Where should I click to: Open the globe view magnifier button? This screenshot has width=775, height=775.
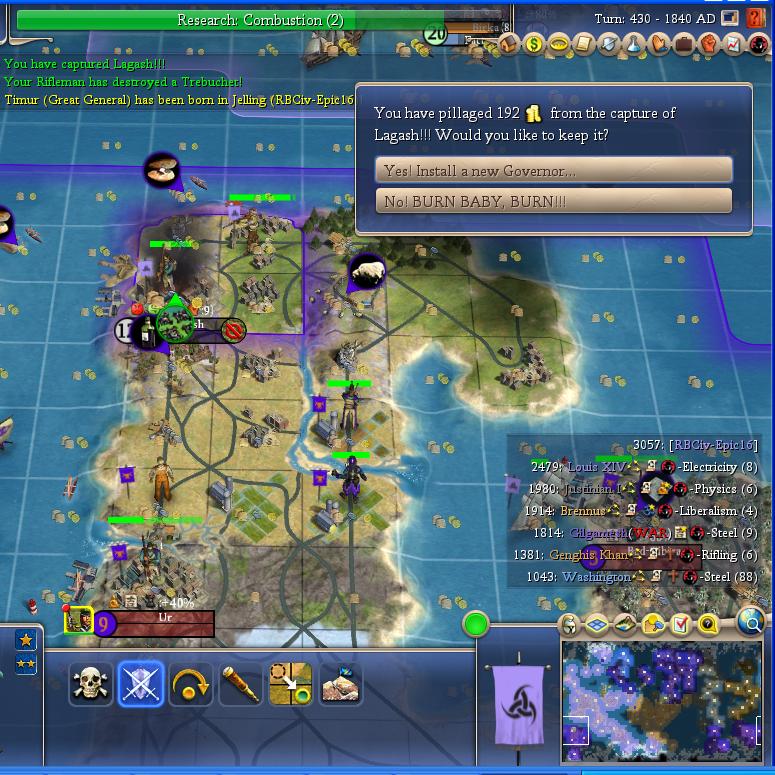pos(751,623)
